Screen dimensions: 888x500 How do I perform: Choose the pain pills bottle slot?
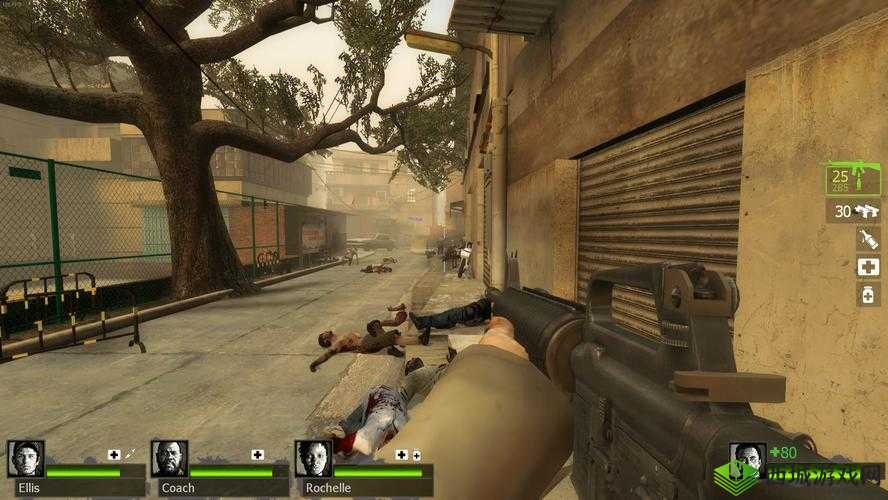point(868,294)
